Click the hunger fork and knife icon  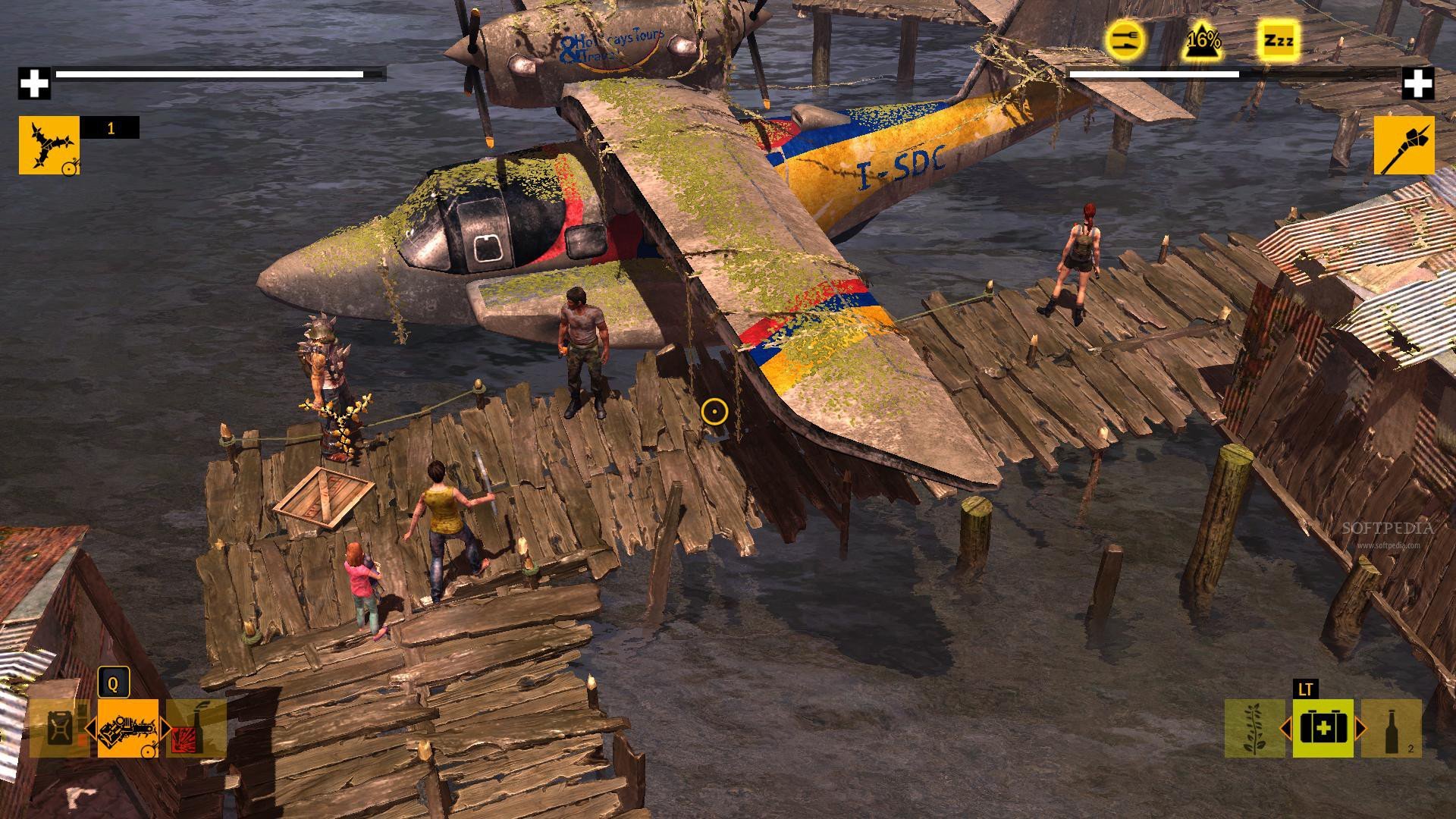coord(1124,39)
